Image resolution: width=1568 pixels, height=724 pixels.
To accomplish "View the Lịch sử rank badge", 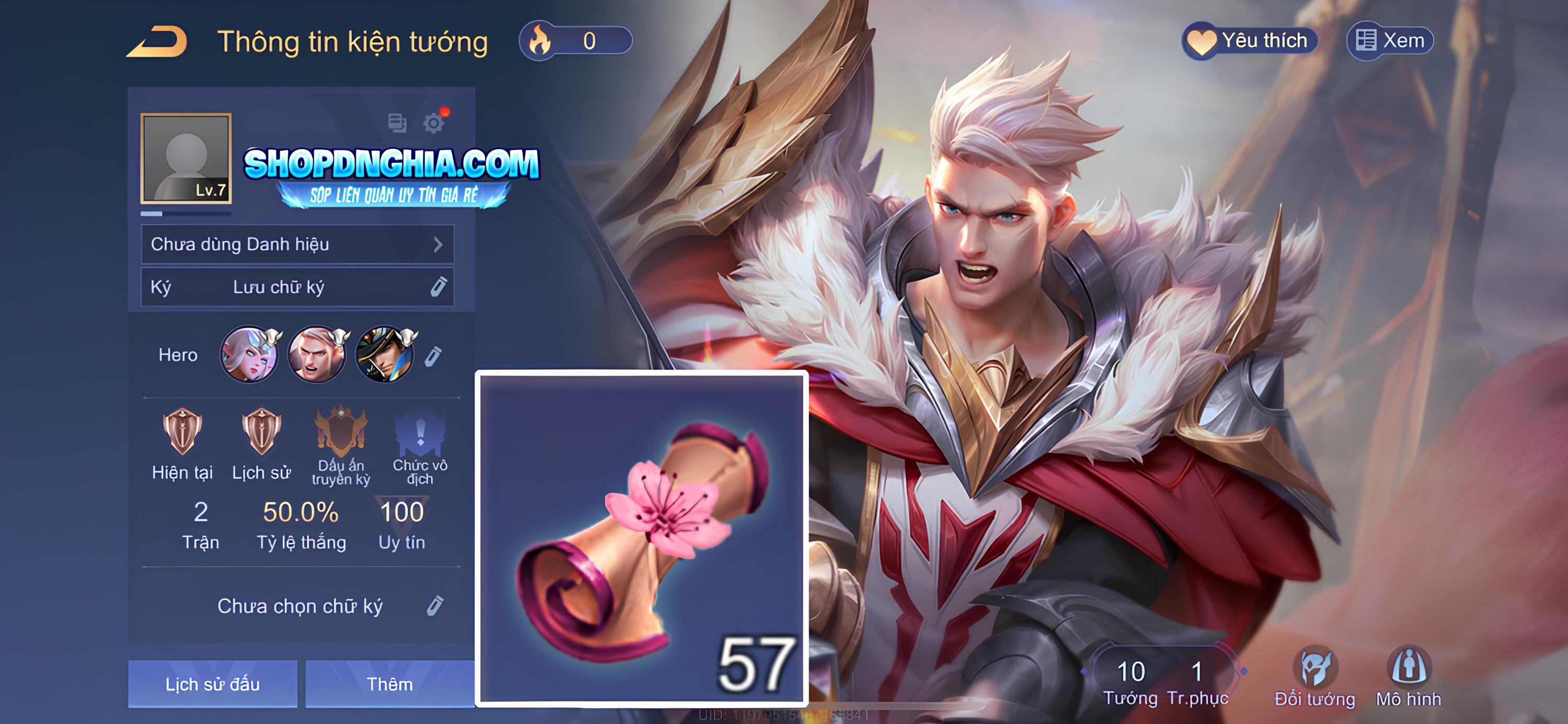I will (261, 432).
